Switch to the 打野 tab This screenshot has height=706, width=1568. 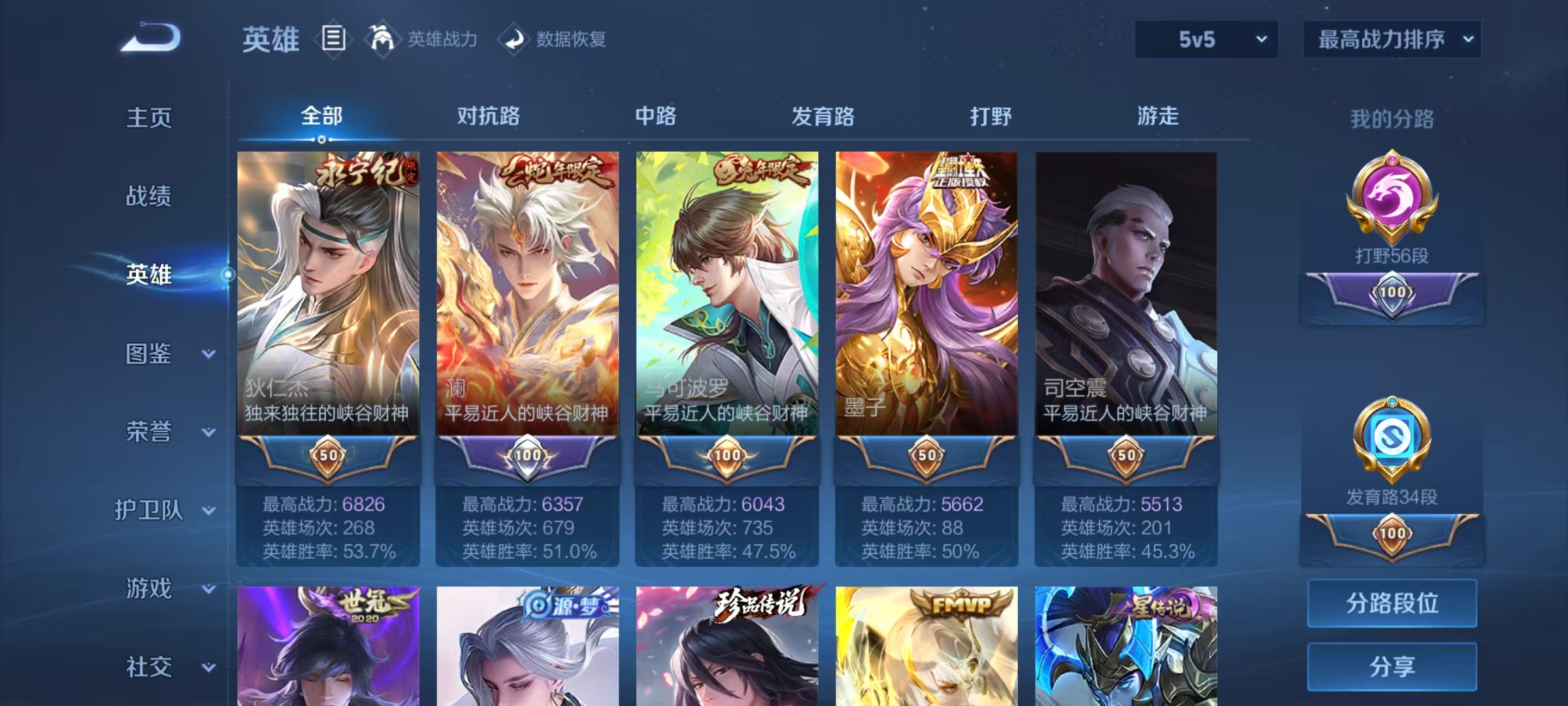click(x=990, y=116)
